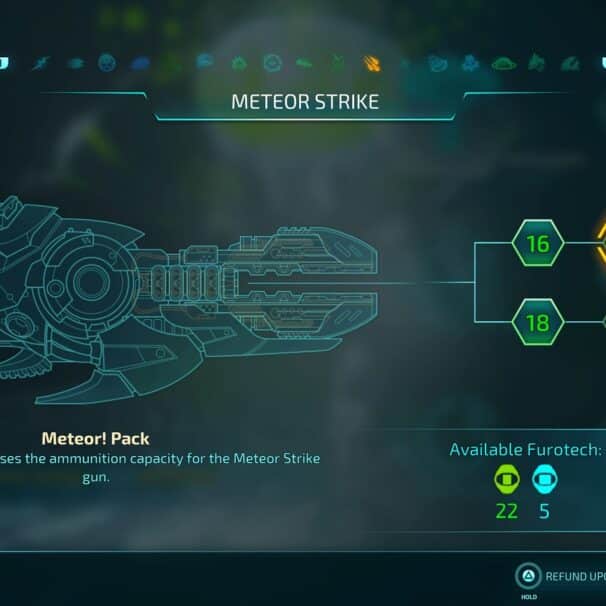This screenshot has height=606, width=606.
Task: Select the upgrade node costing 16
Action: (x=538, y=244)
